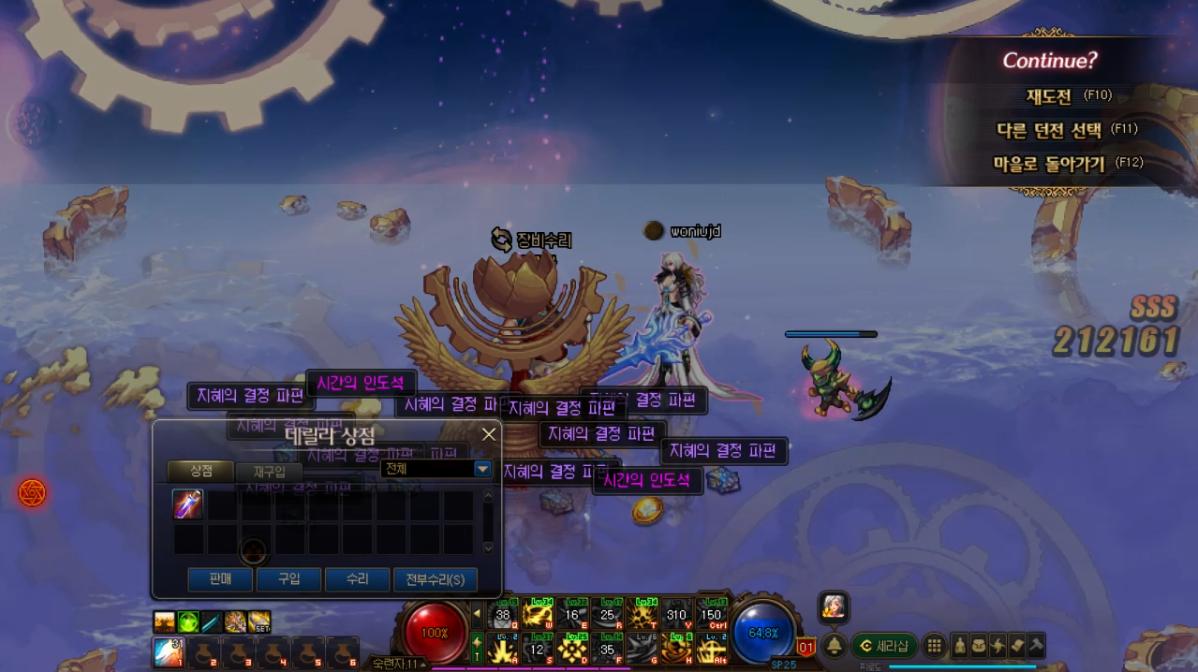Open the character figure icon
Viewport: 1198px width, 672px height.
pos(959,646)
